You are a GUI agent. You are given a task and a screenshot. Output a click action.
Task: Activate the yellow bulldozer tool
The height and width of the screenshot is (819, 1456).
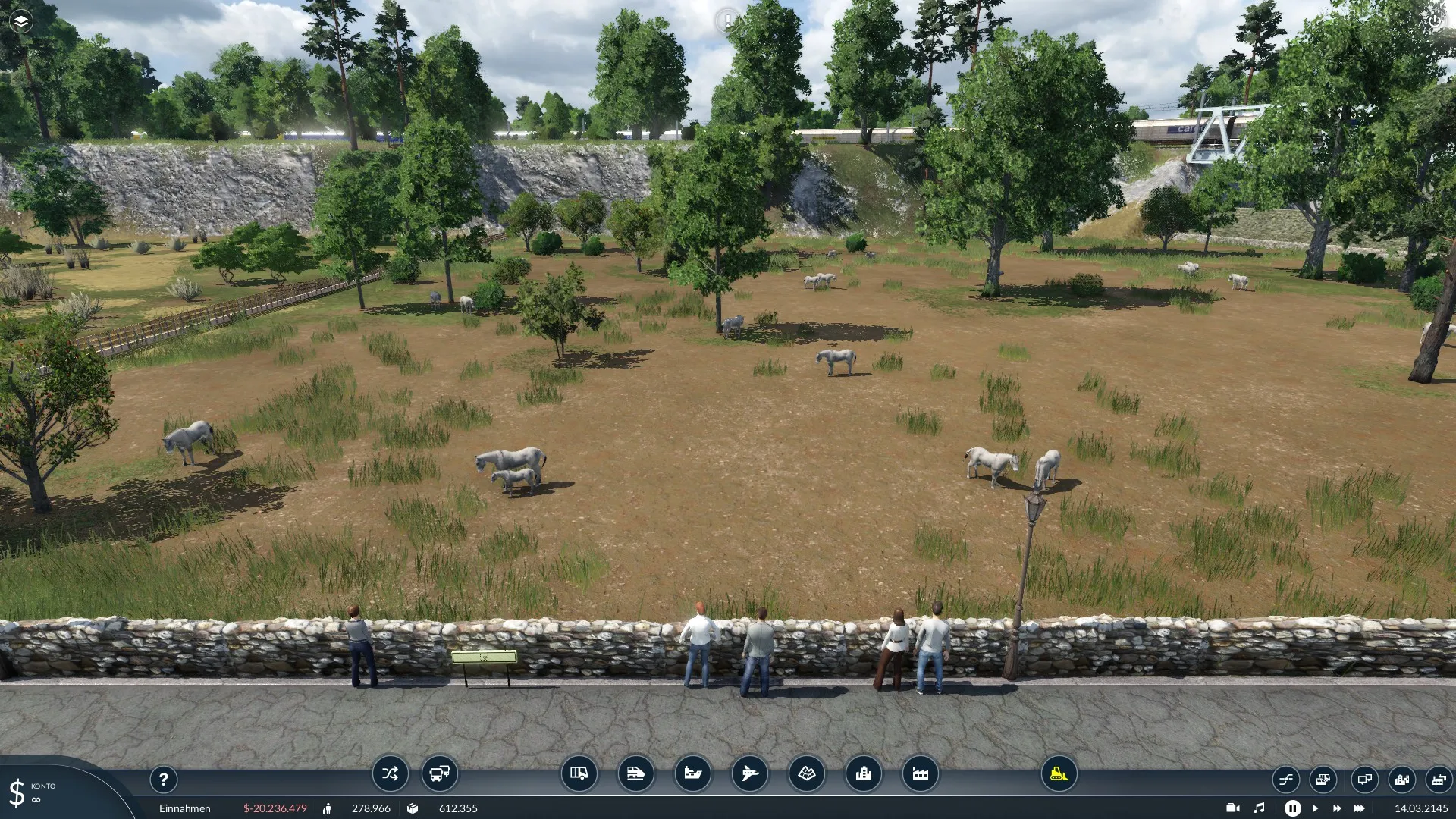[1059, 773]
